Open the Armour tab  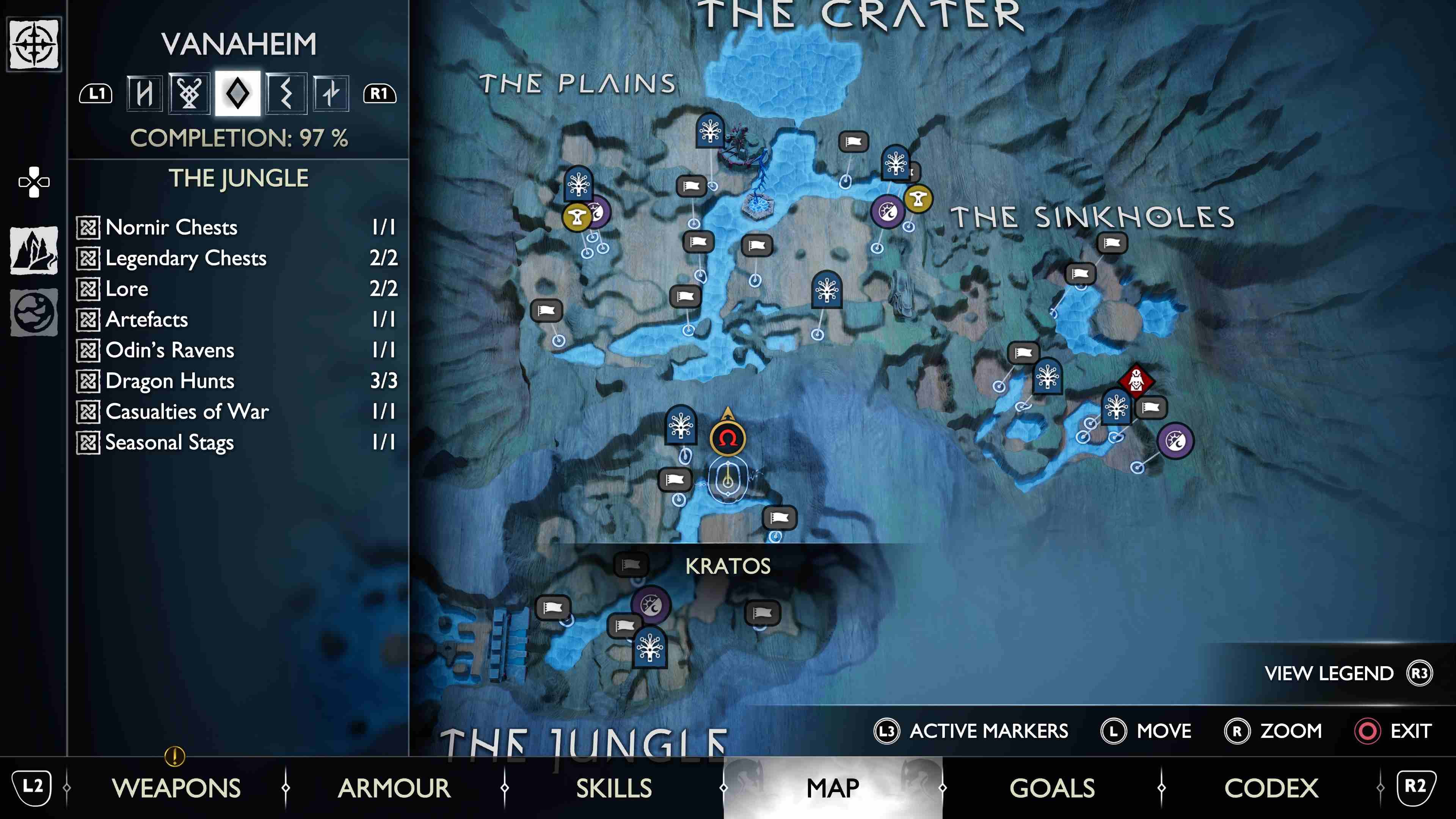coord(394,788)
